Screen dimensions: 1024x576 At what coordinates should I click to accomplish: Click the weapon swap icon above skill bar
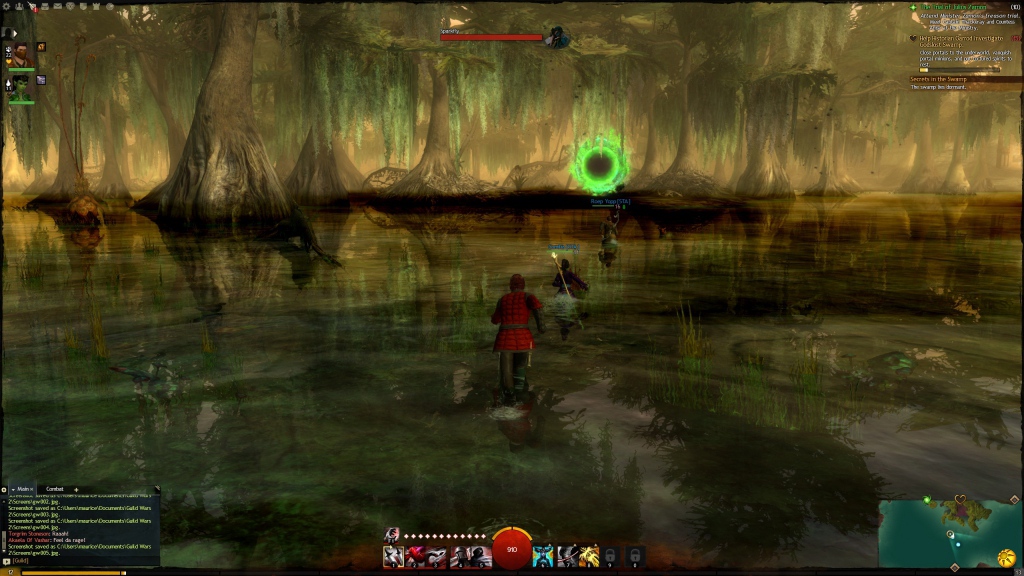(x=392, y=534)
